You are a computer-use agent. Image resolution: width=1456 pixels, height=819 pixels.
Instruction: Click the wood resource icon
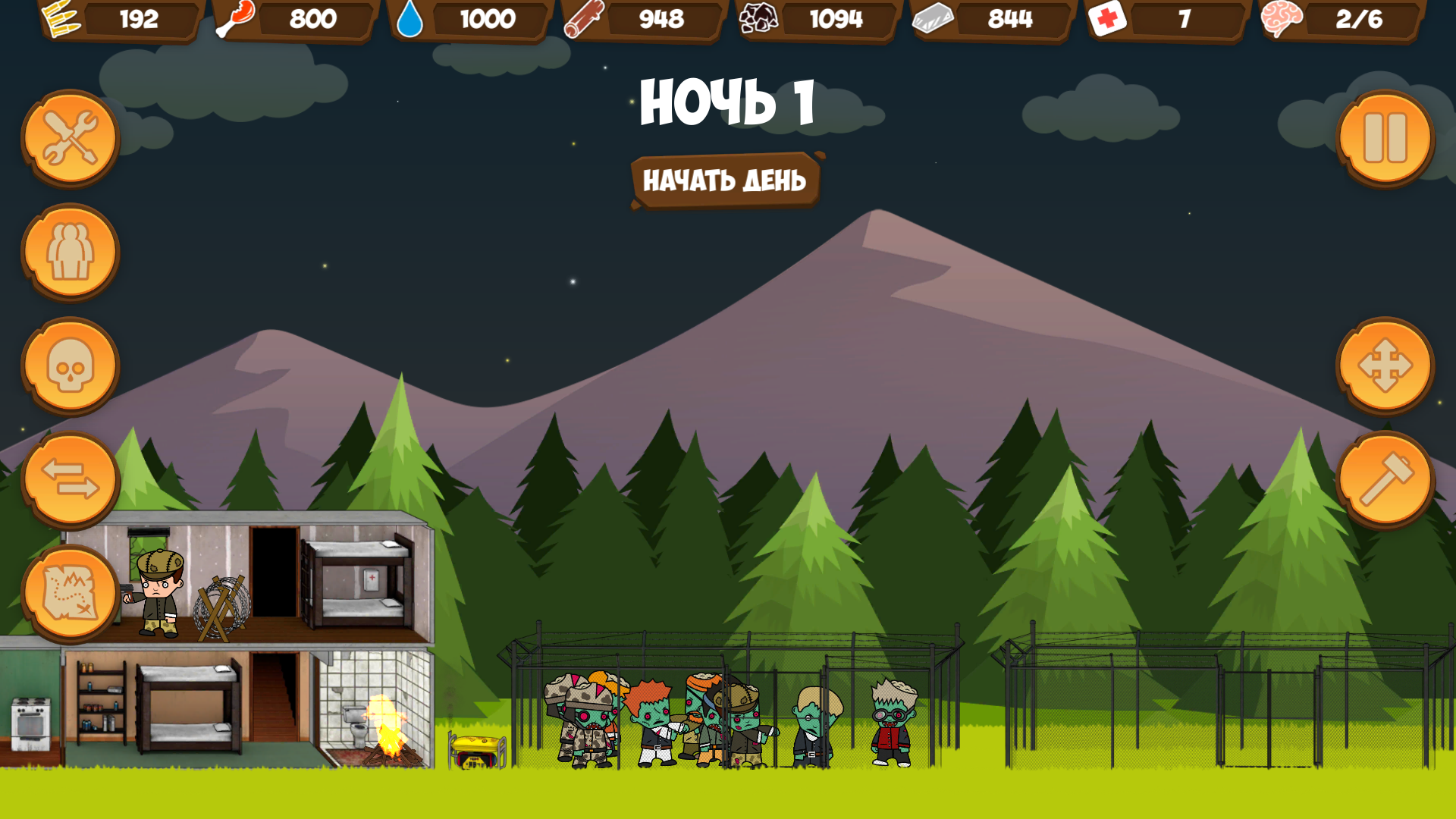[582, 20]
